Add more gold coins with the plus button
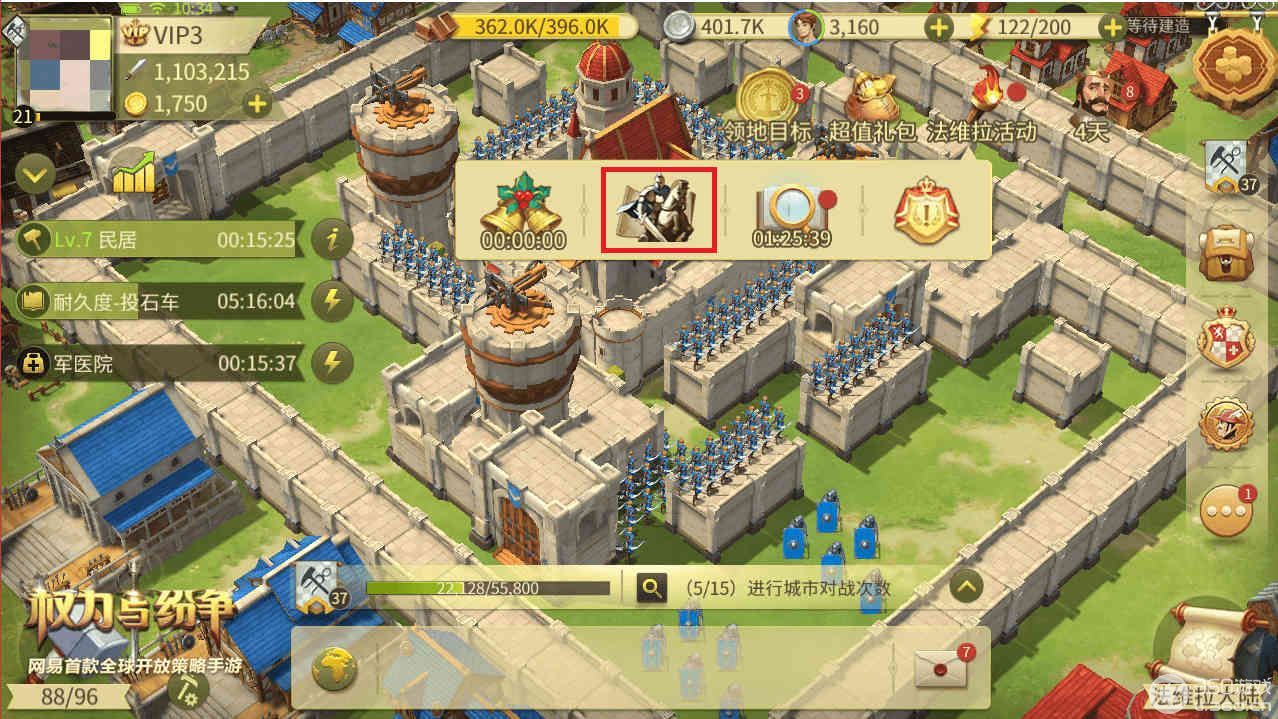 (257, 103)
